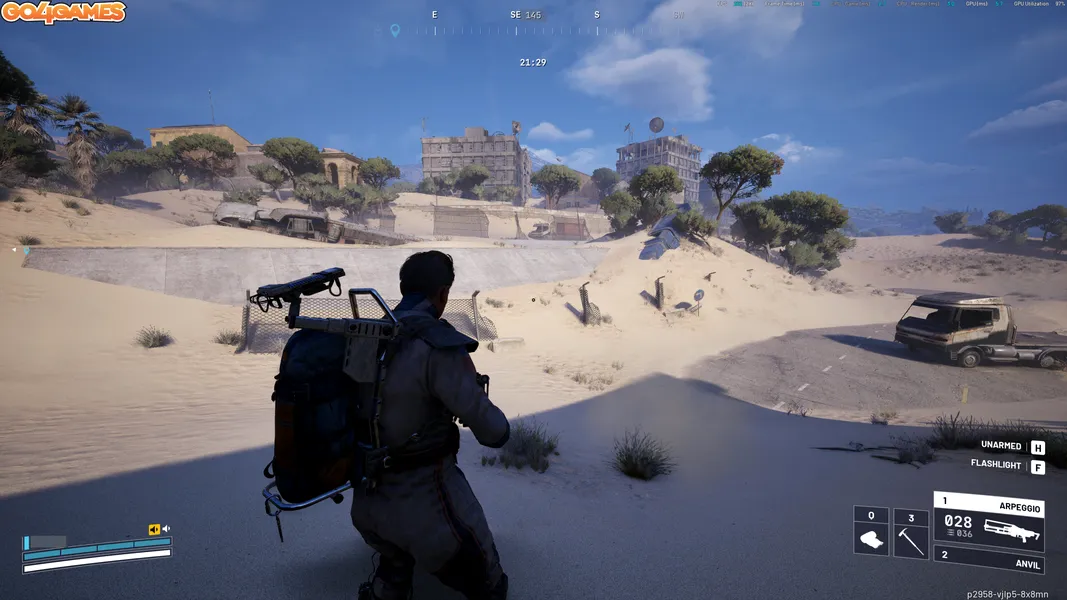Image resolution: width=1067 pixels, height=600 pixels.
Task: Click the GO4GAMES logo overlay
Action: point(63,13)
